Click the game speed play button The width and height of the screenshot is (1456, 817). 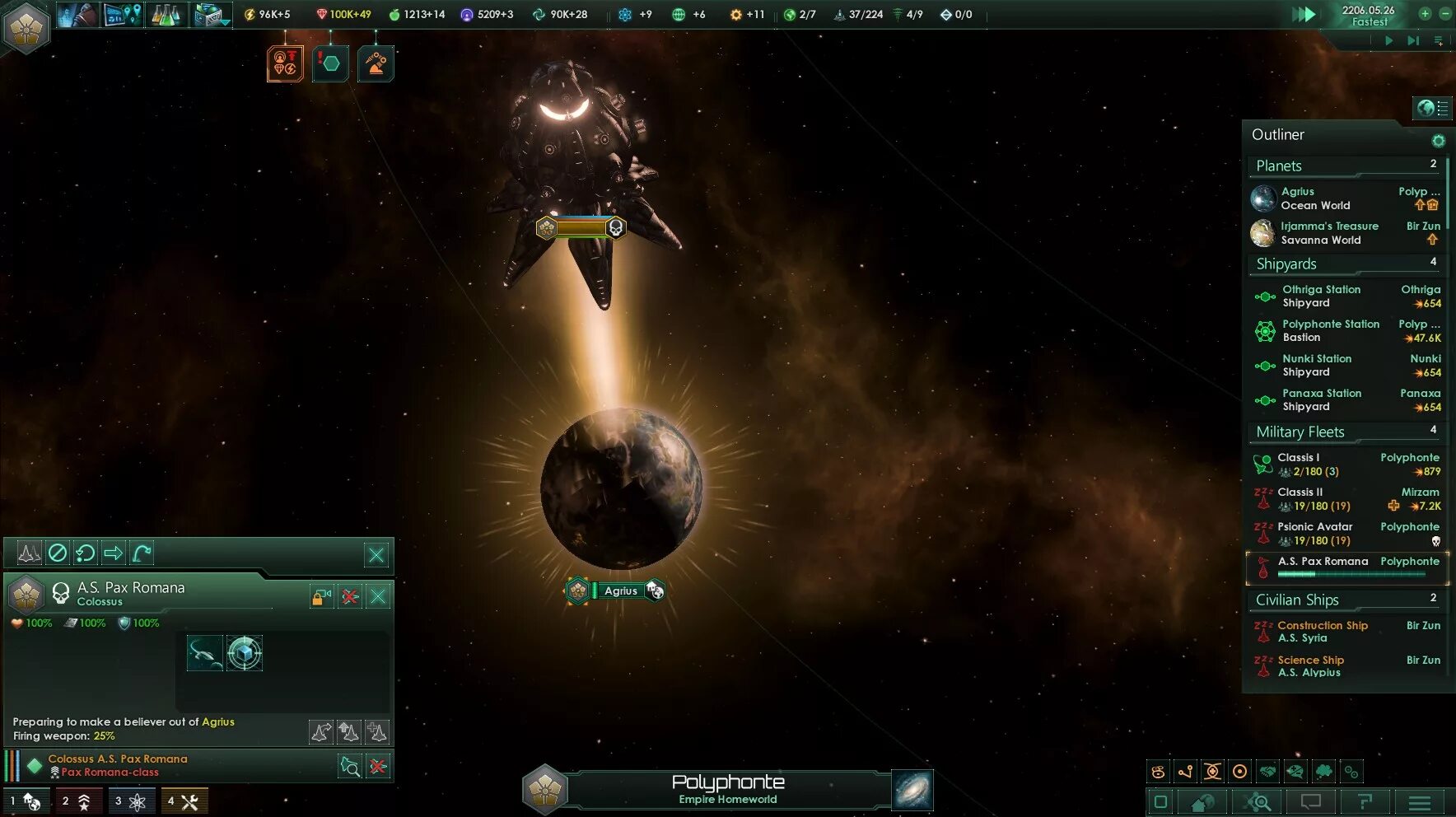(1388, 40)
